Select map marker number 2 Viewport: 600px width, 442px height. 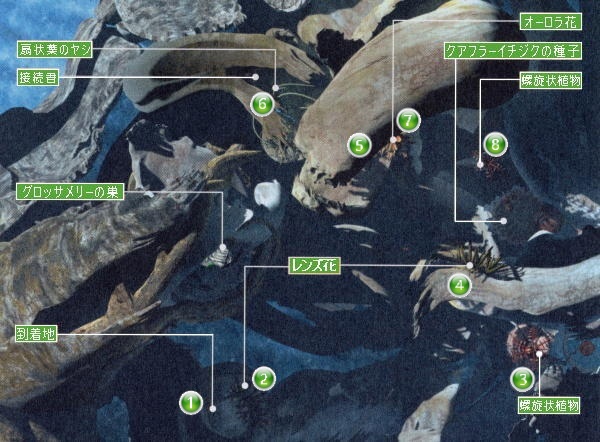click(263, 379)
